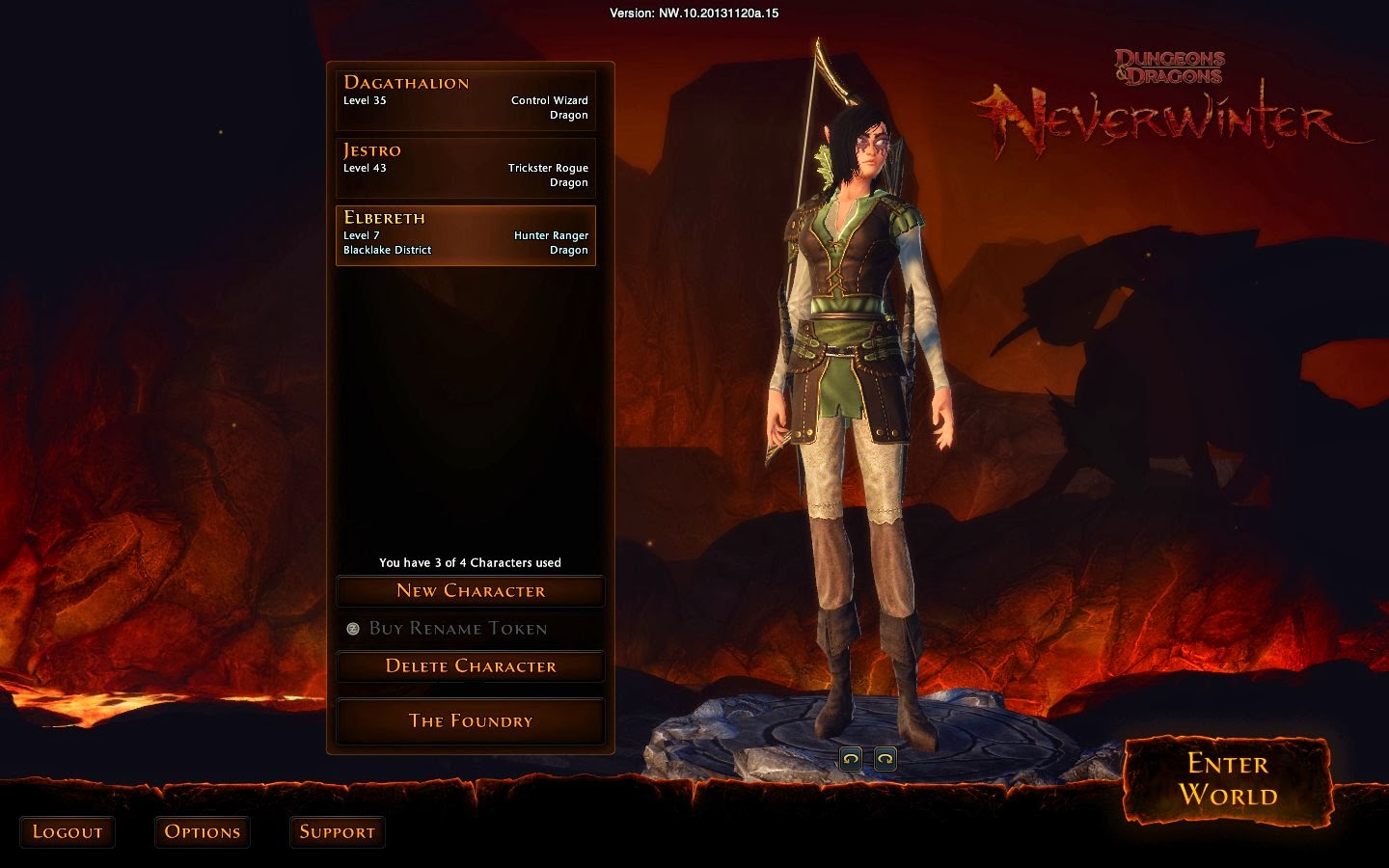Create a New Character
1389x868 pixels.
[x=471, y=591]
